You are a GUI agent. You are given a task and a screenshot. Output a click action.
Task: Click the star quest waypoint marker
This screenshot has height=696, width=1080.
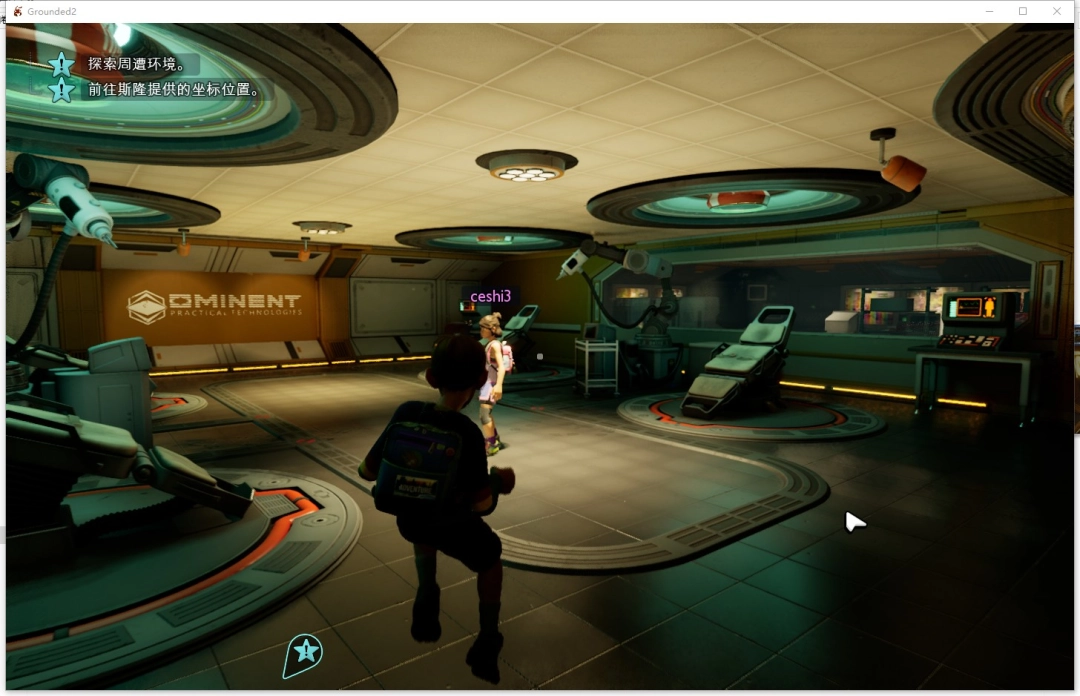pos(306,652)
